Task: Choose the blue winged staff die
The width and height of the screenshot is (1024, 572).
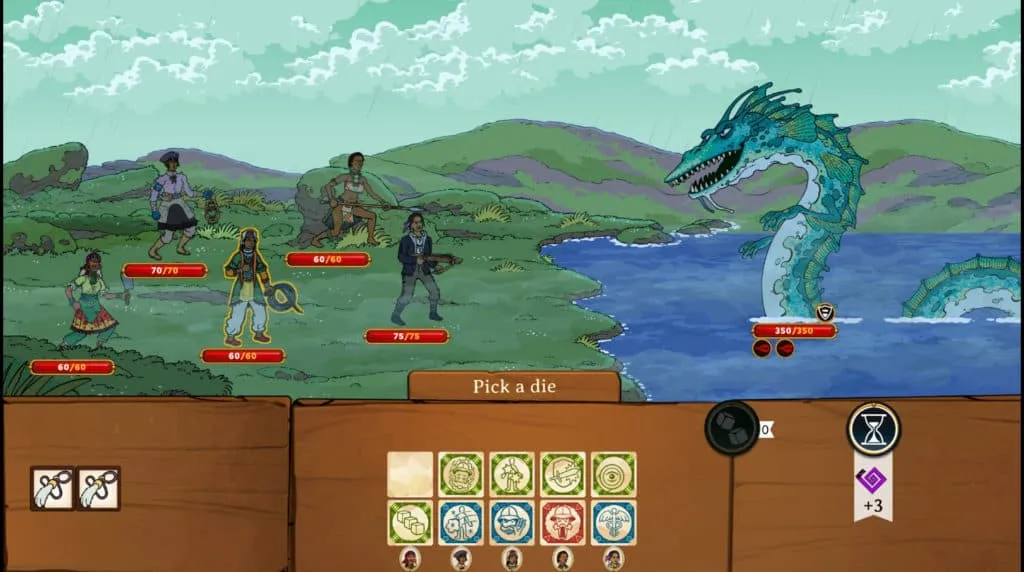Action: click(x=613, y=522)
